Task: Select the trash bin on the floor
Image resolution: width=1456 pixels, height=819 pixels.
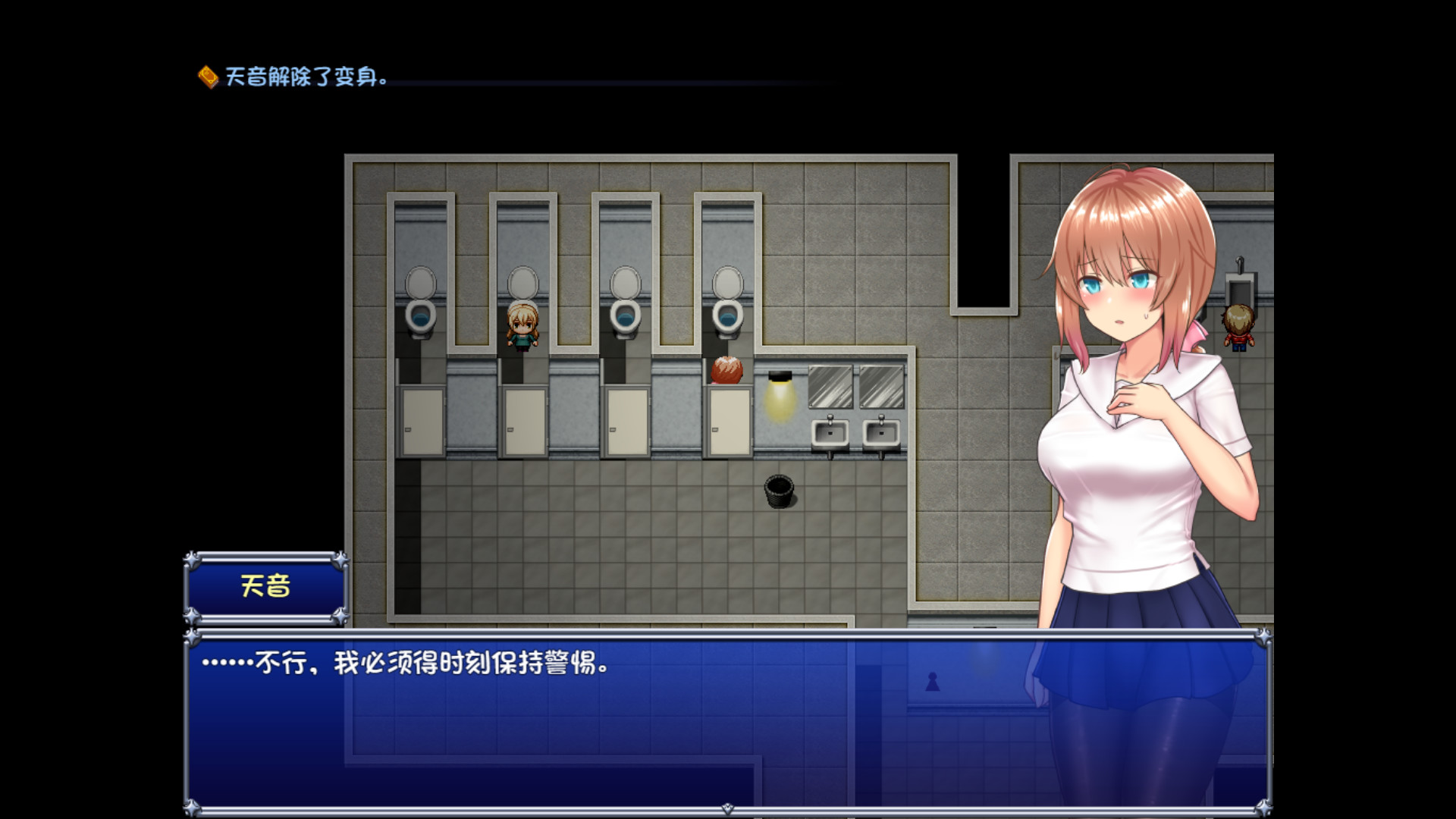Action: coord(779,493)
